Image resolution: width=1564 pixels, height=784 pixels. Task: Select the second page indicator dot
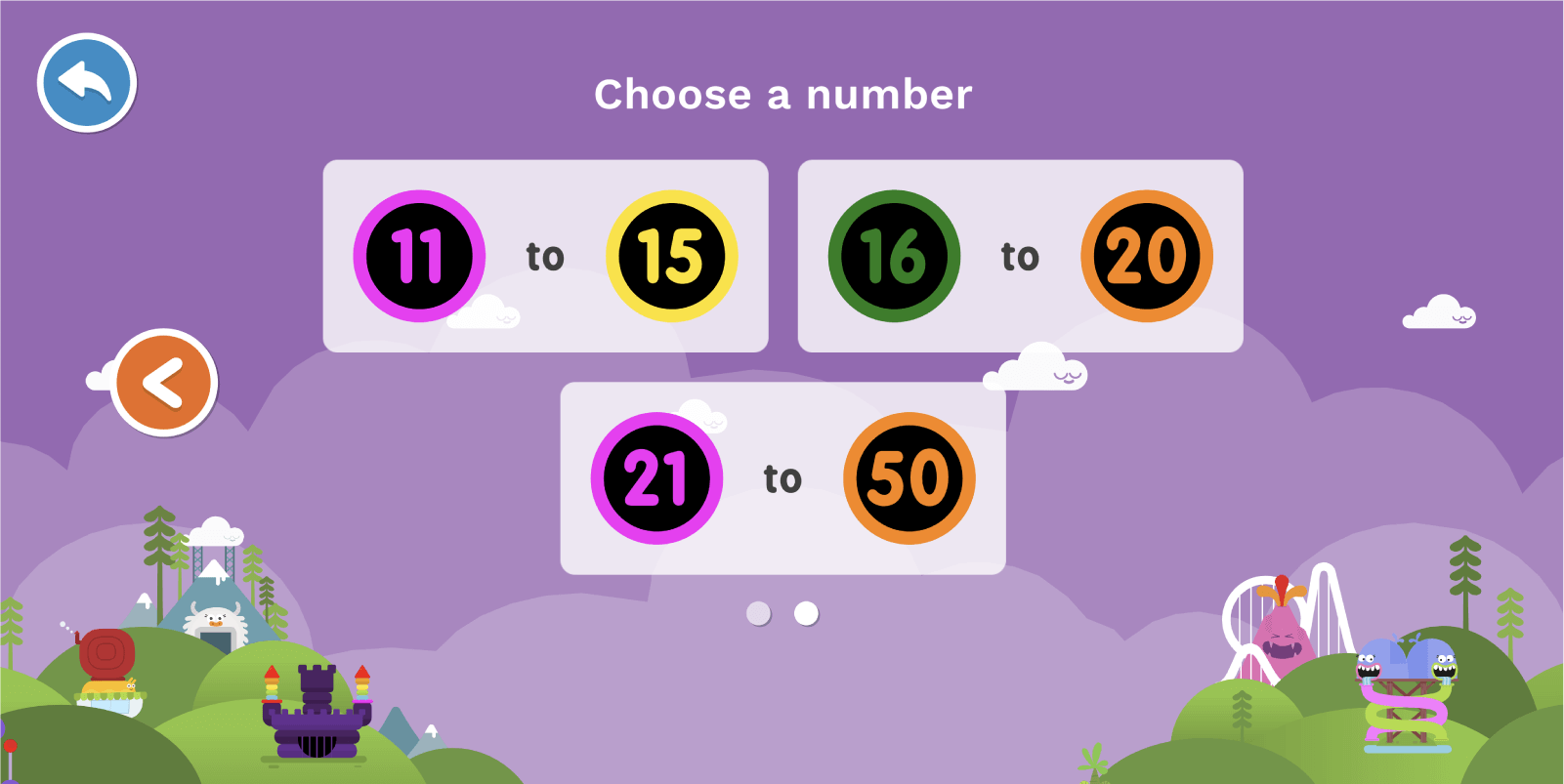click(x=805, y=613)
